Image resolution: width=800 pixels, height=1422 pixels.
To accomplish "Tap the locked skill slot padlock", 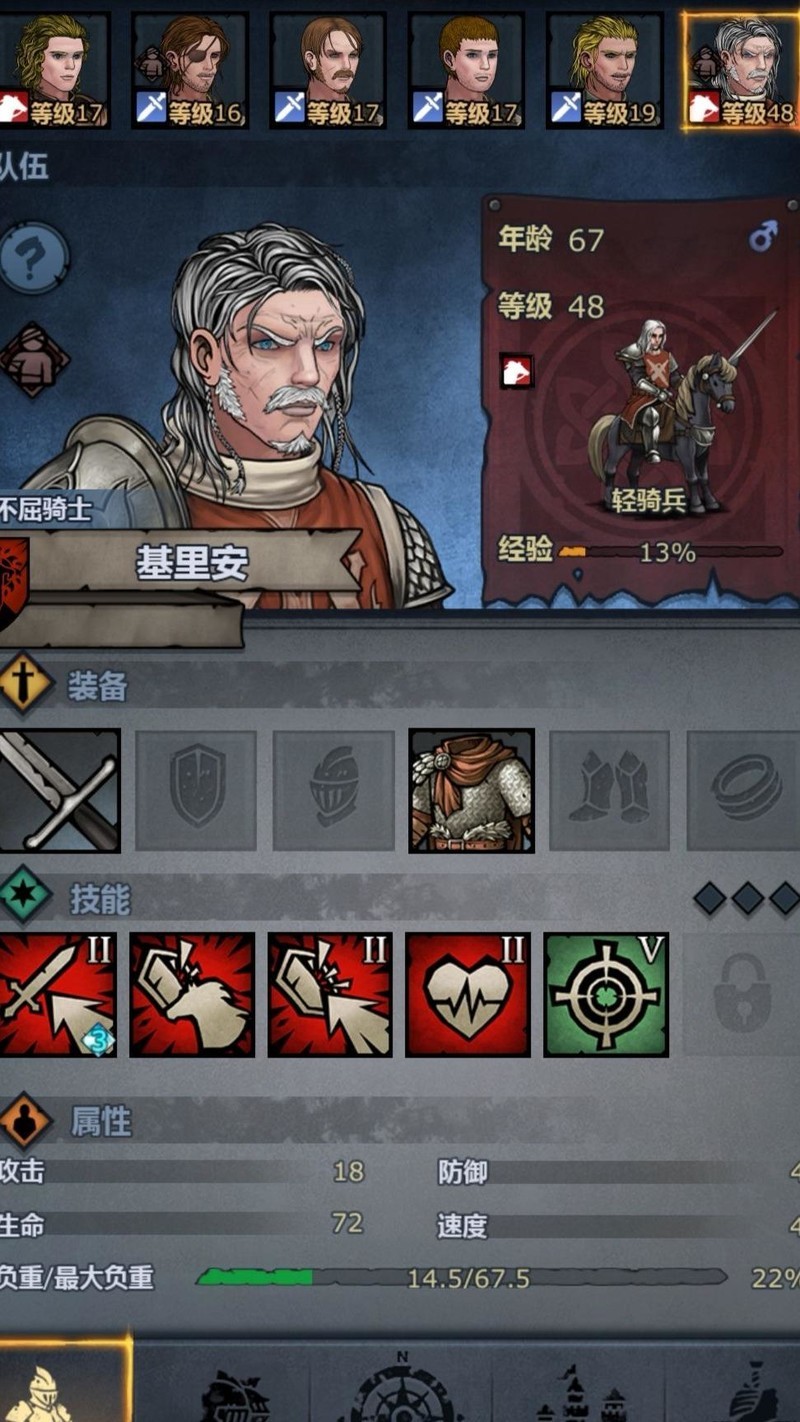I will click(x=742, y=995).
